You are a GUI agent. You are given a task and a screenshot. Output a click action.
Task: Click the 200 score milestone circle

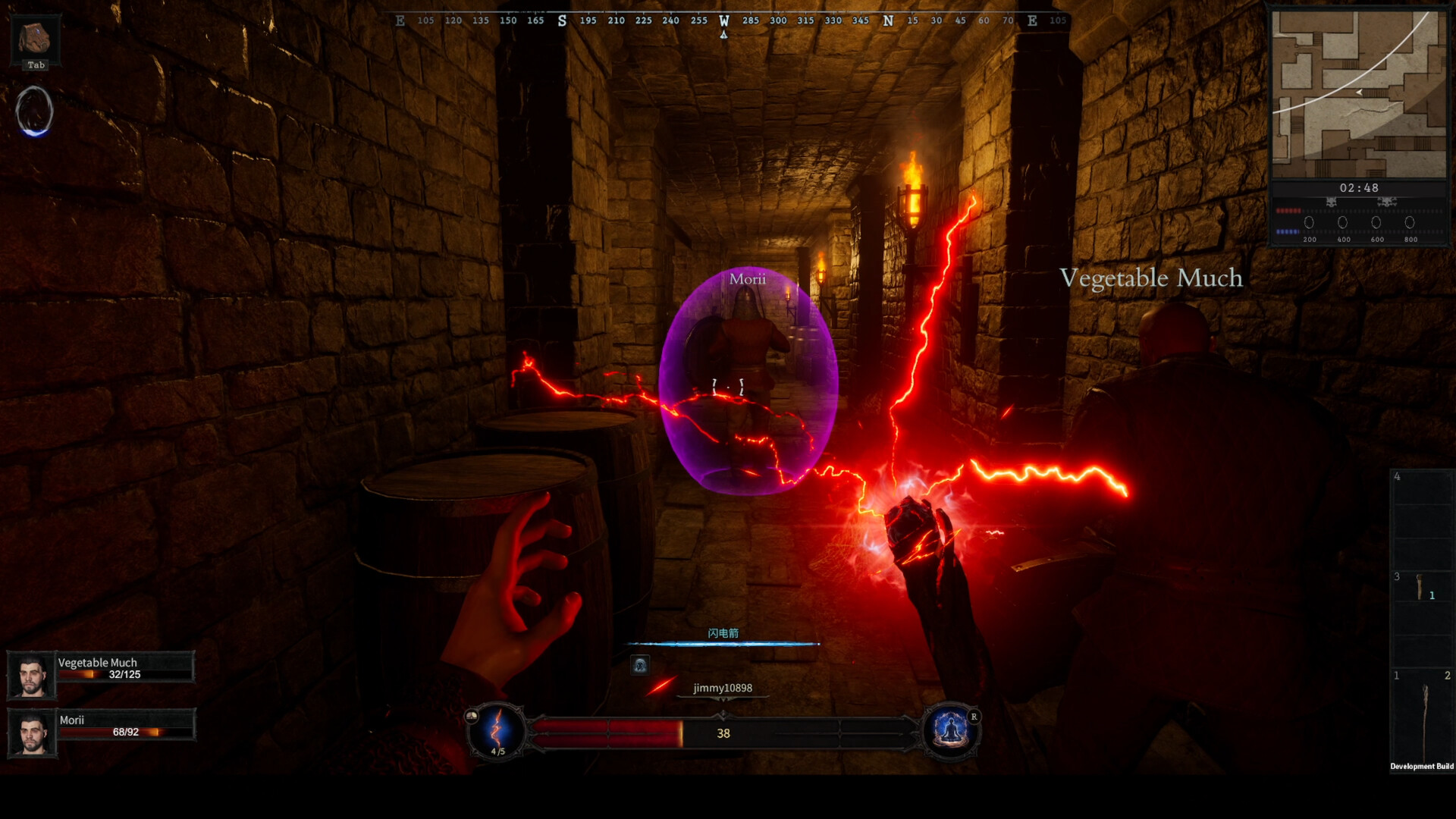(x=1309, y=222)
